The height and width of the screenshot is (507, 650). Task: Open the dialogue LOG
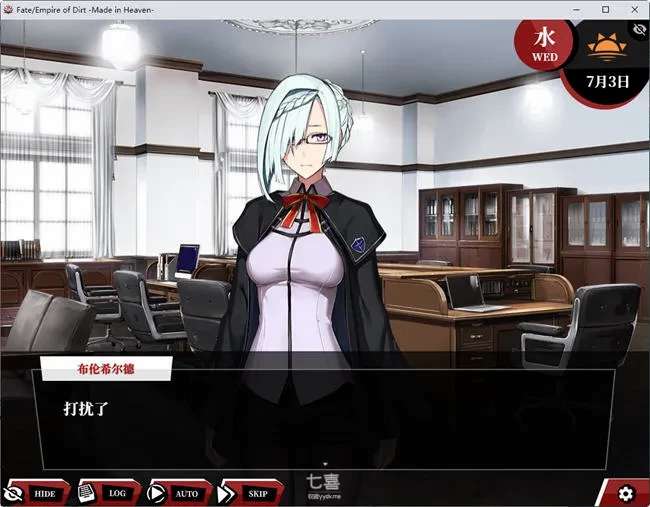point(105,493)
